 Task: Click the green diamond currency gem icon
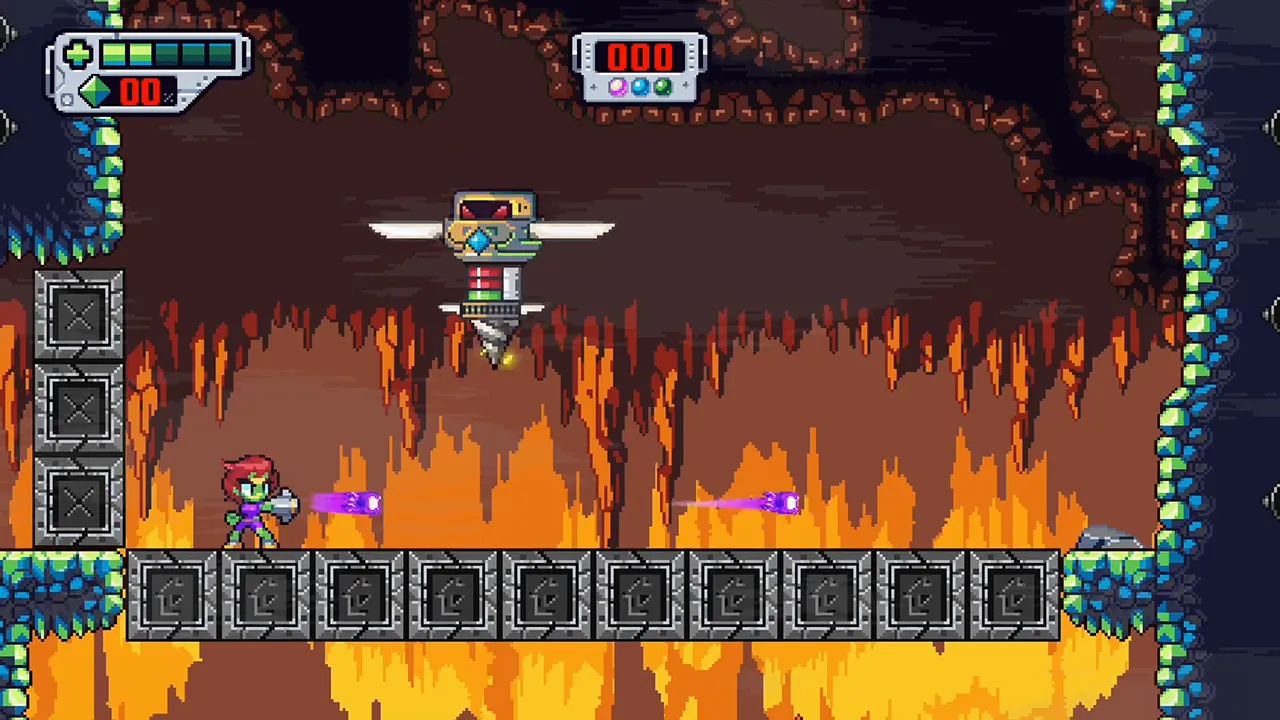pyautogui.click(x=94, y=90)
